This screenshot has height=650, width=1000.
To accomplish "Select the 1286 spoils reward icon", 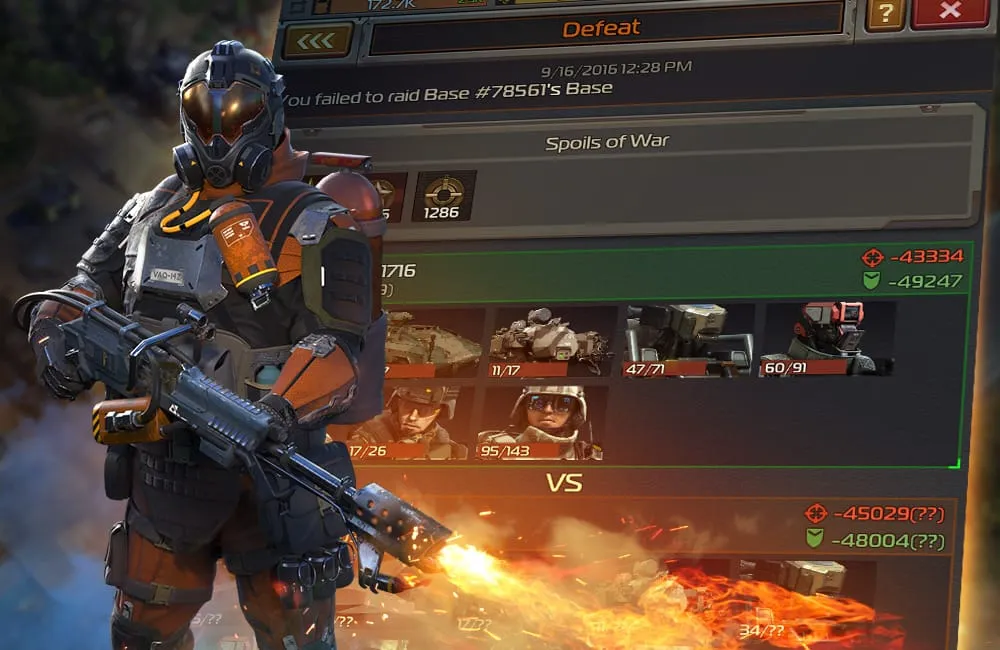I will (444, 196).
